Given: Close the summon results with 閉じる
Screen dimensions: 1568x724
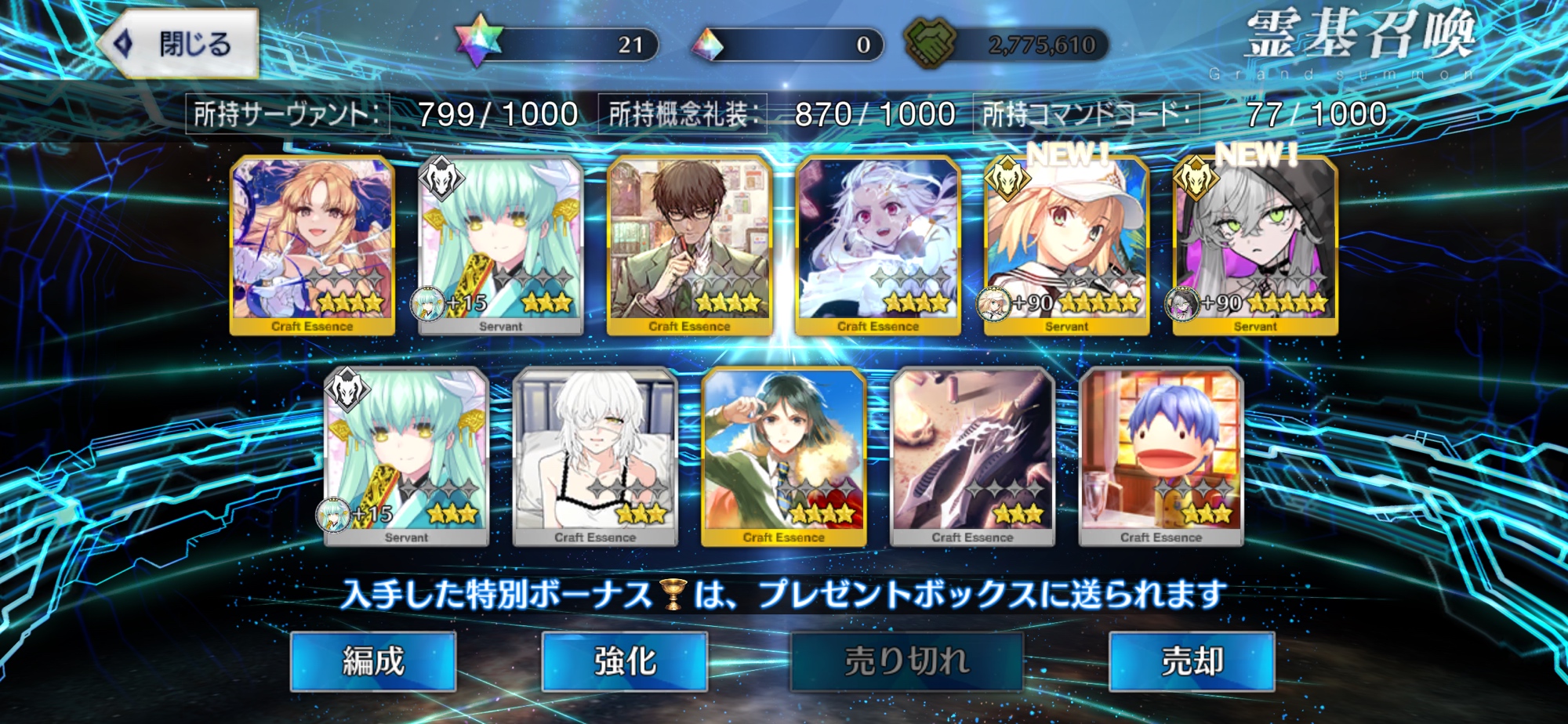Looking at the screenshot, I should pos(180,44).
